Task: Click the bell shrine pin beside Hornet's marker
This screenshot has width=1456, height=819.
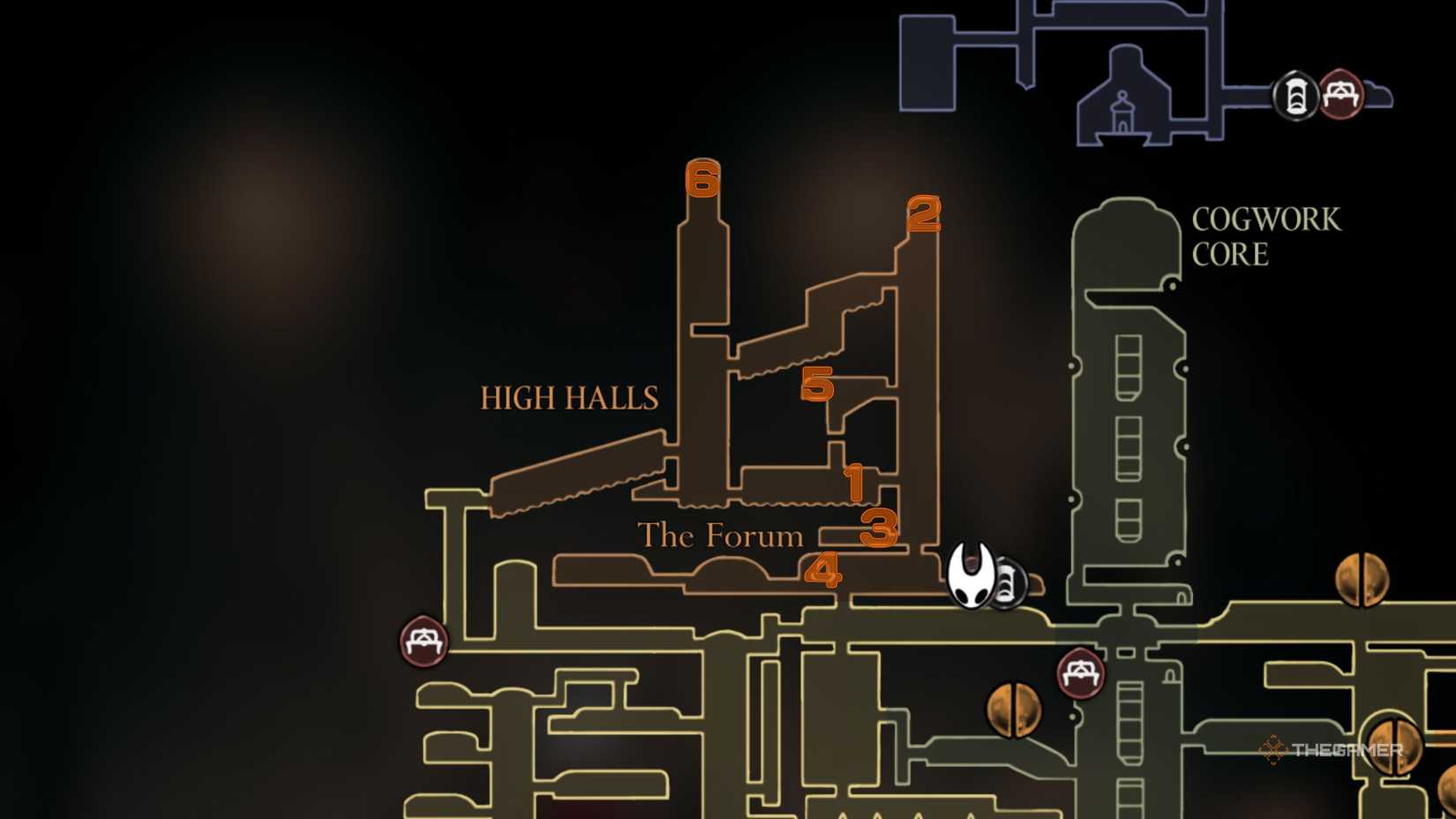Action: coord(1006,584)
